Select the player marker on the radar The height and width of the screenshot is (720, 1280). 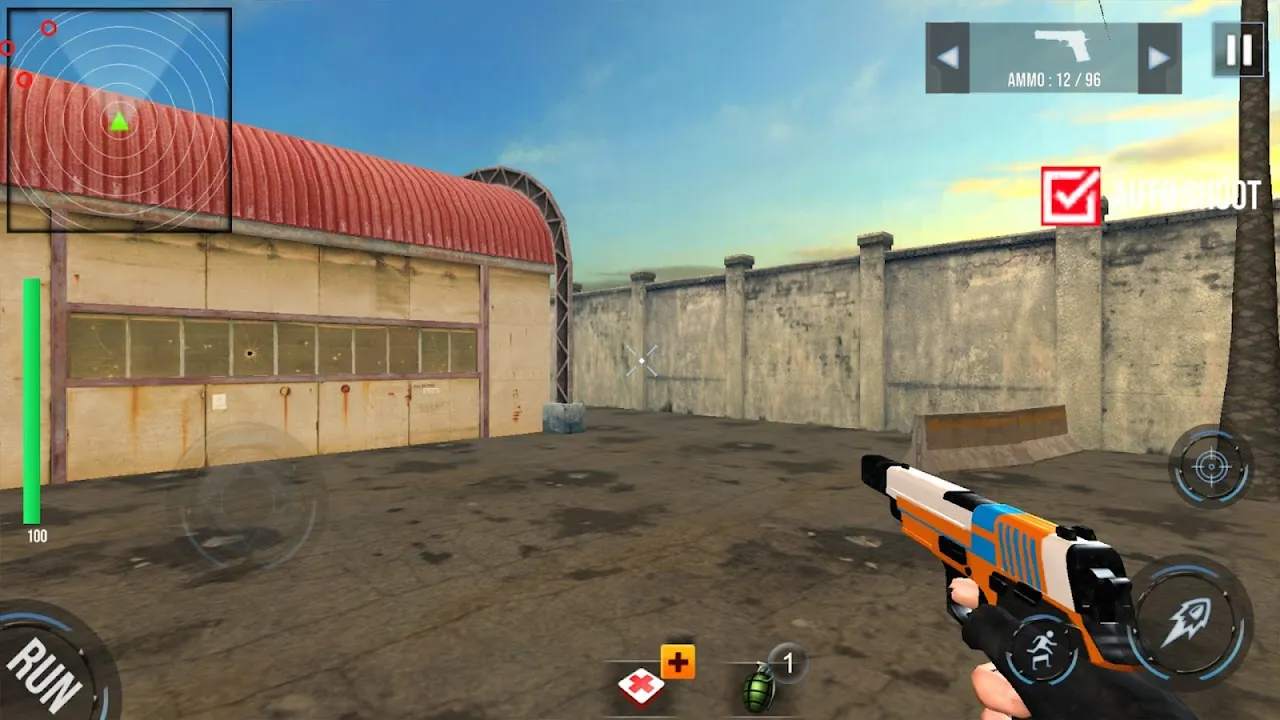117,120
